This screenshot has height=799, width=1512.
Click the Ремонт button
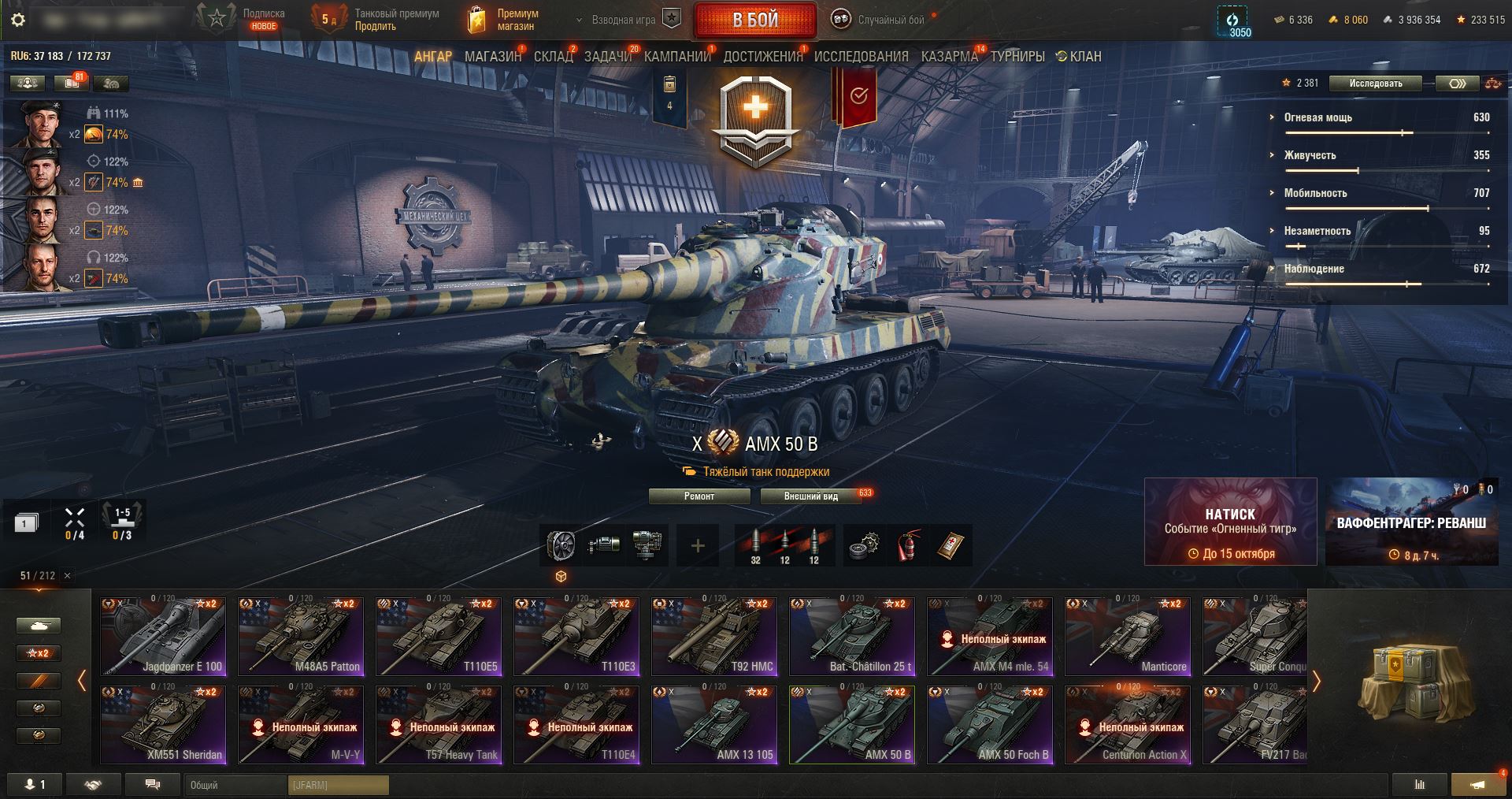699,496
